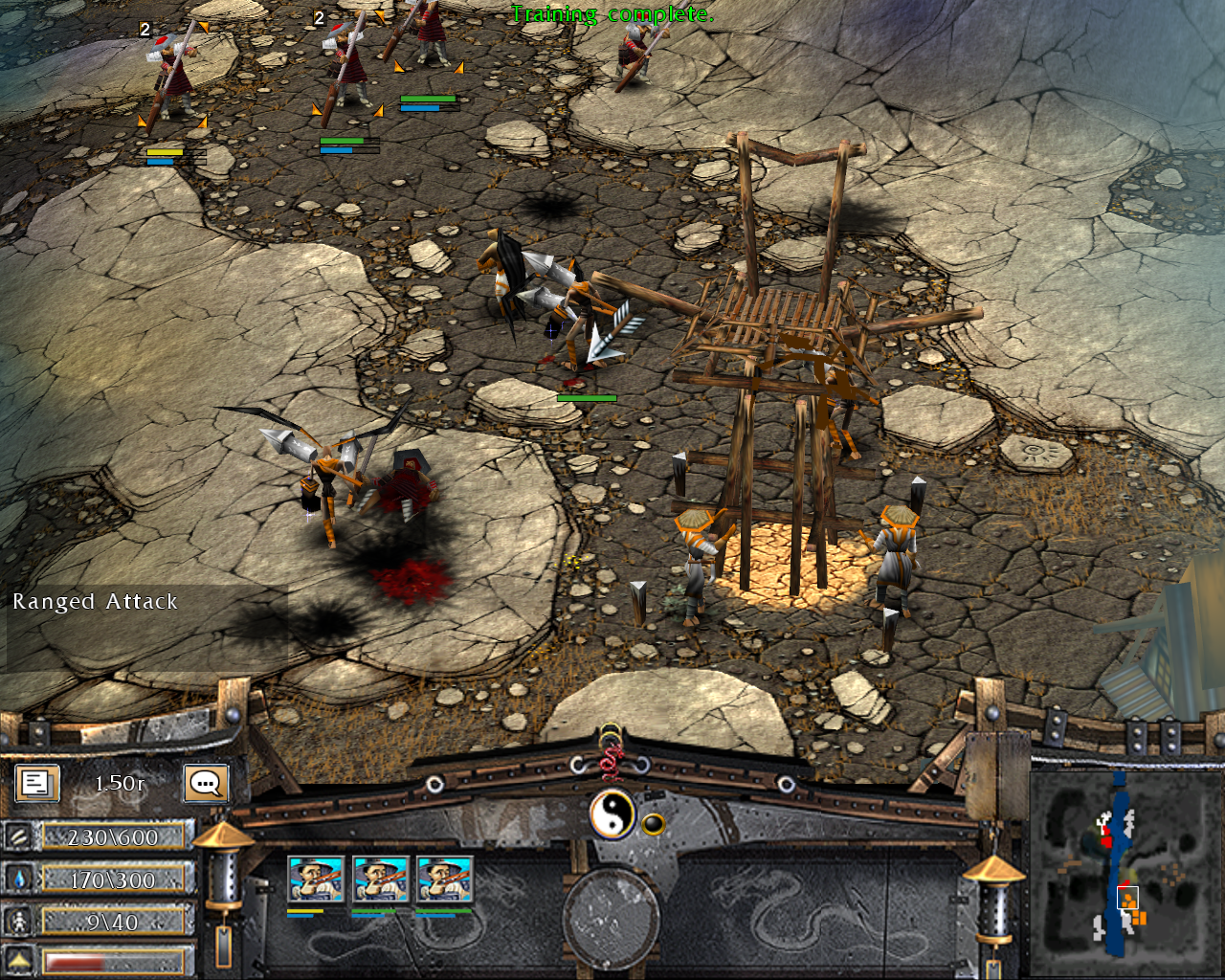This screenshot has width=1225, height=980.
Task: Click the viewport rectangle on the minimap
Action: (x=1125, y=900)
